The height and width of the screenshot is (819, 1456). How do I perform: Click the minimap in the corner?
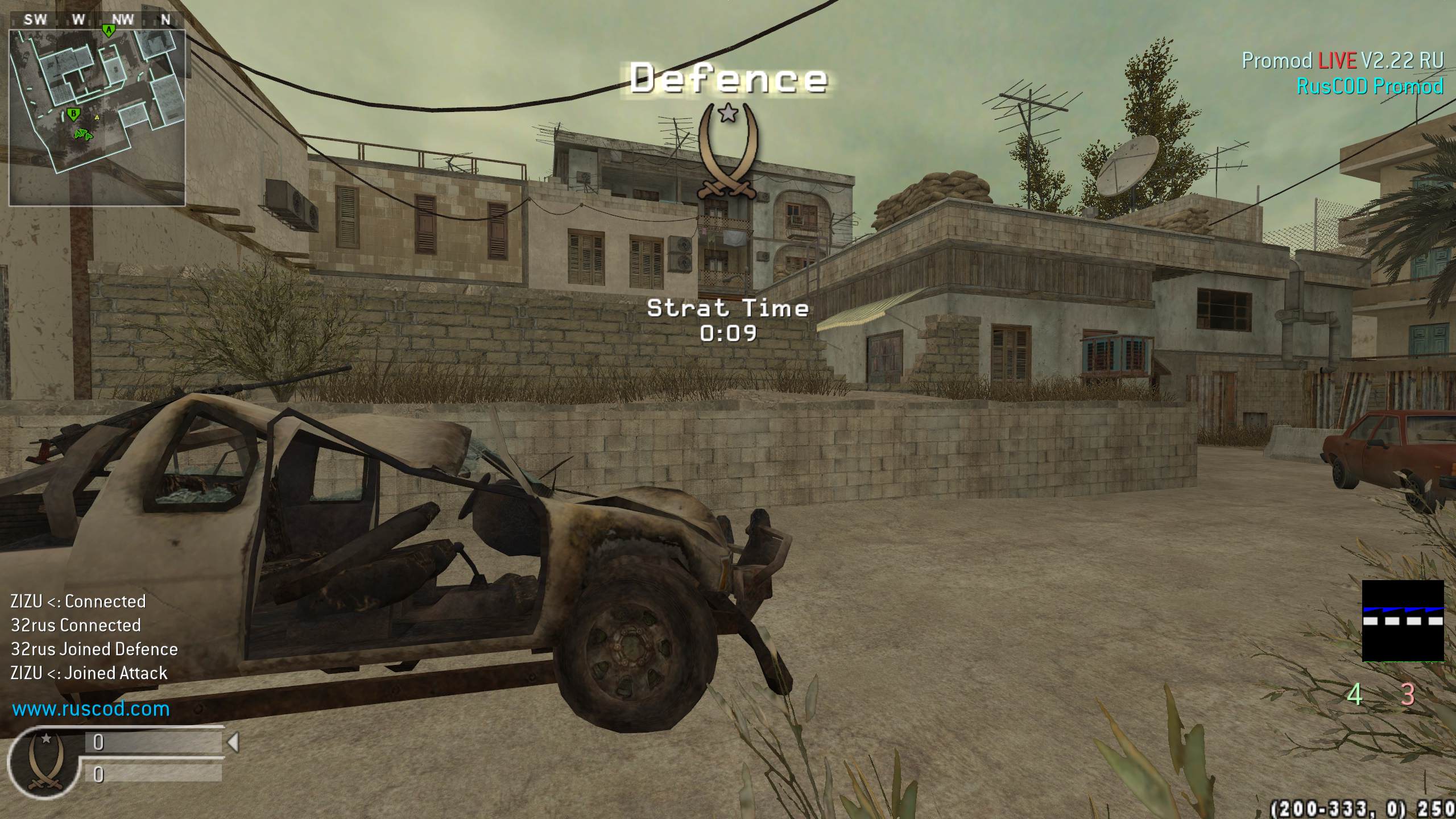97,117
